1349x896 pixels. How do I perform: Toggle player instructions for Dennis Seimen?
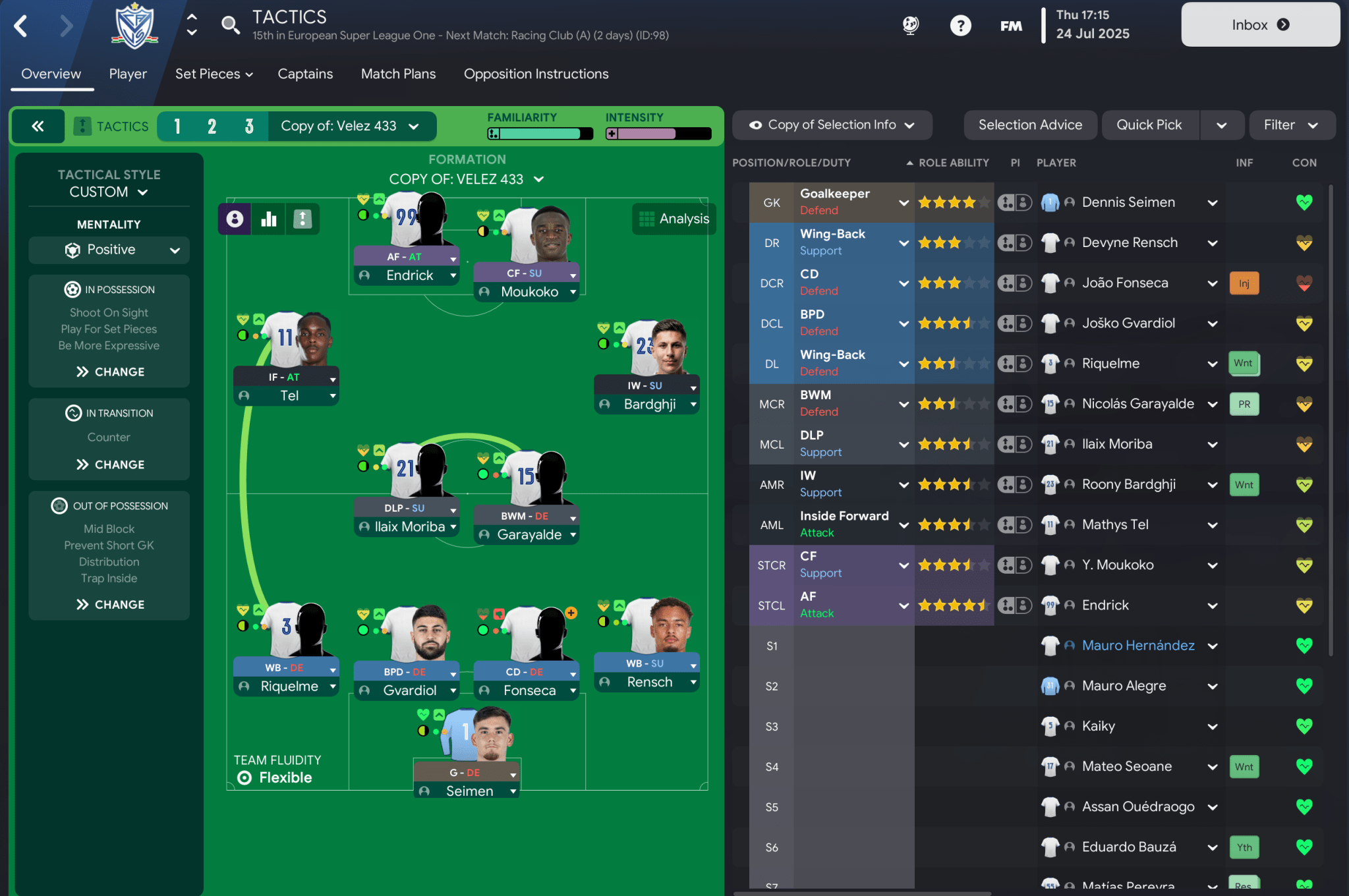[x=1015, y=202]
